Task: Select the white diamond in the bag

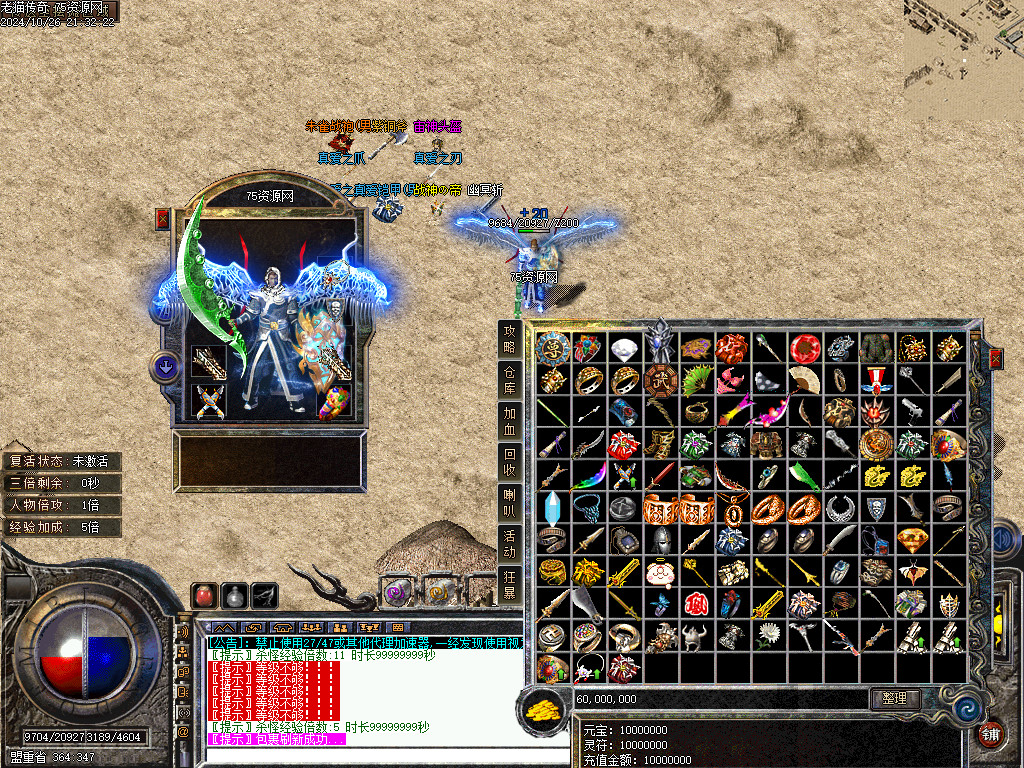Action: click(624, 349)
